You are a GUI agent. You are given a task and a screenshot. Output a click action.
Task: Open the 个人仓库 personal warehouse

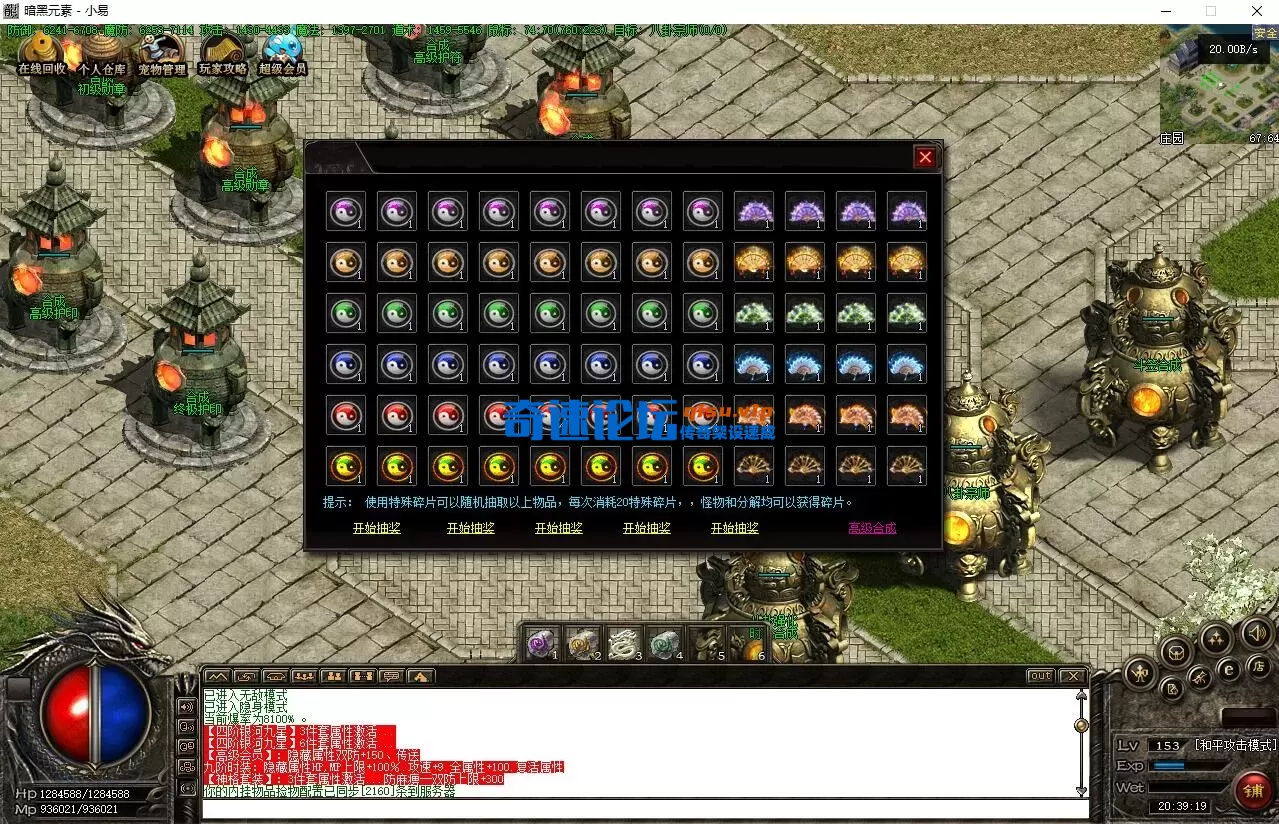pos(102,55)
